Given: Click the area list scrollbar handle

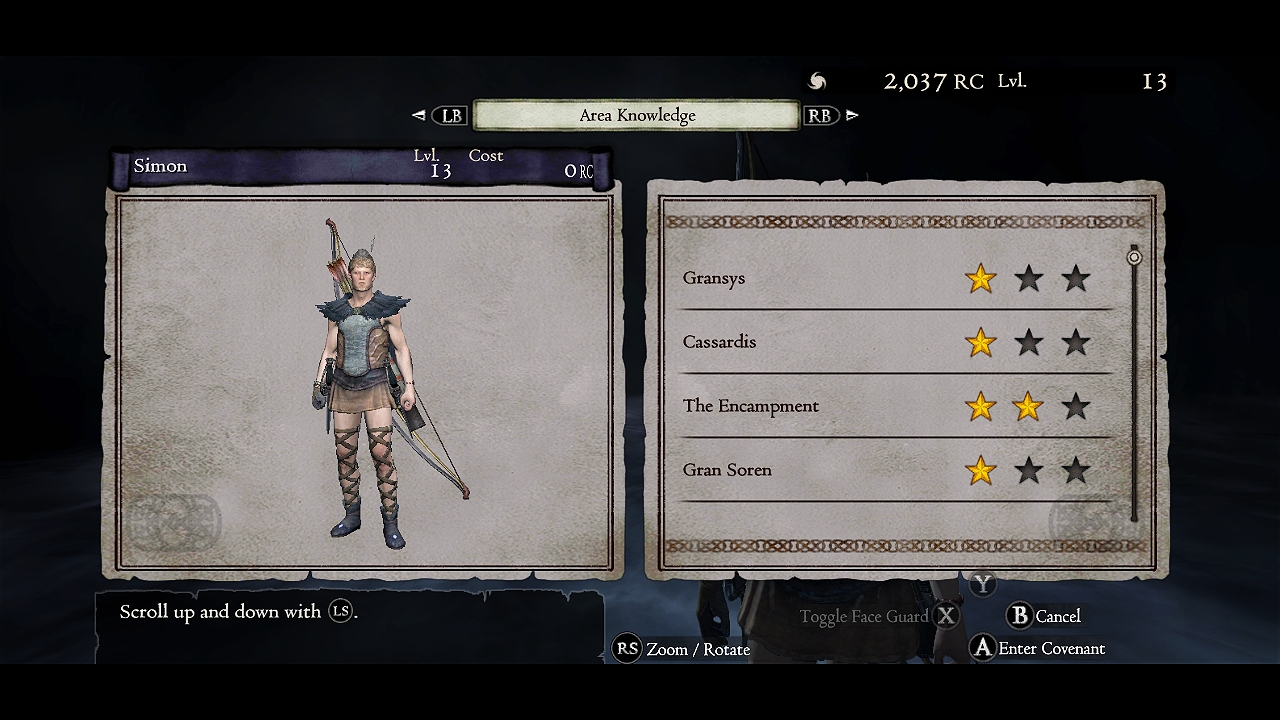Looking at the screenshot, I should click(1134, 257).
